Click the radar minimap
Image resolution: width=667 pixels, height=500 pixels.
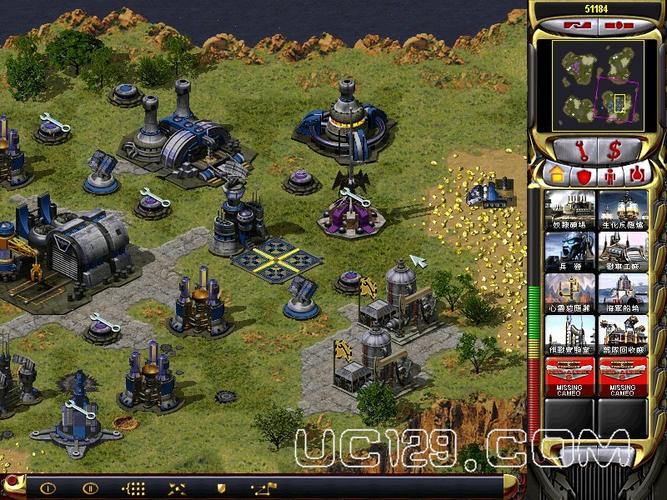(597, 83)
